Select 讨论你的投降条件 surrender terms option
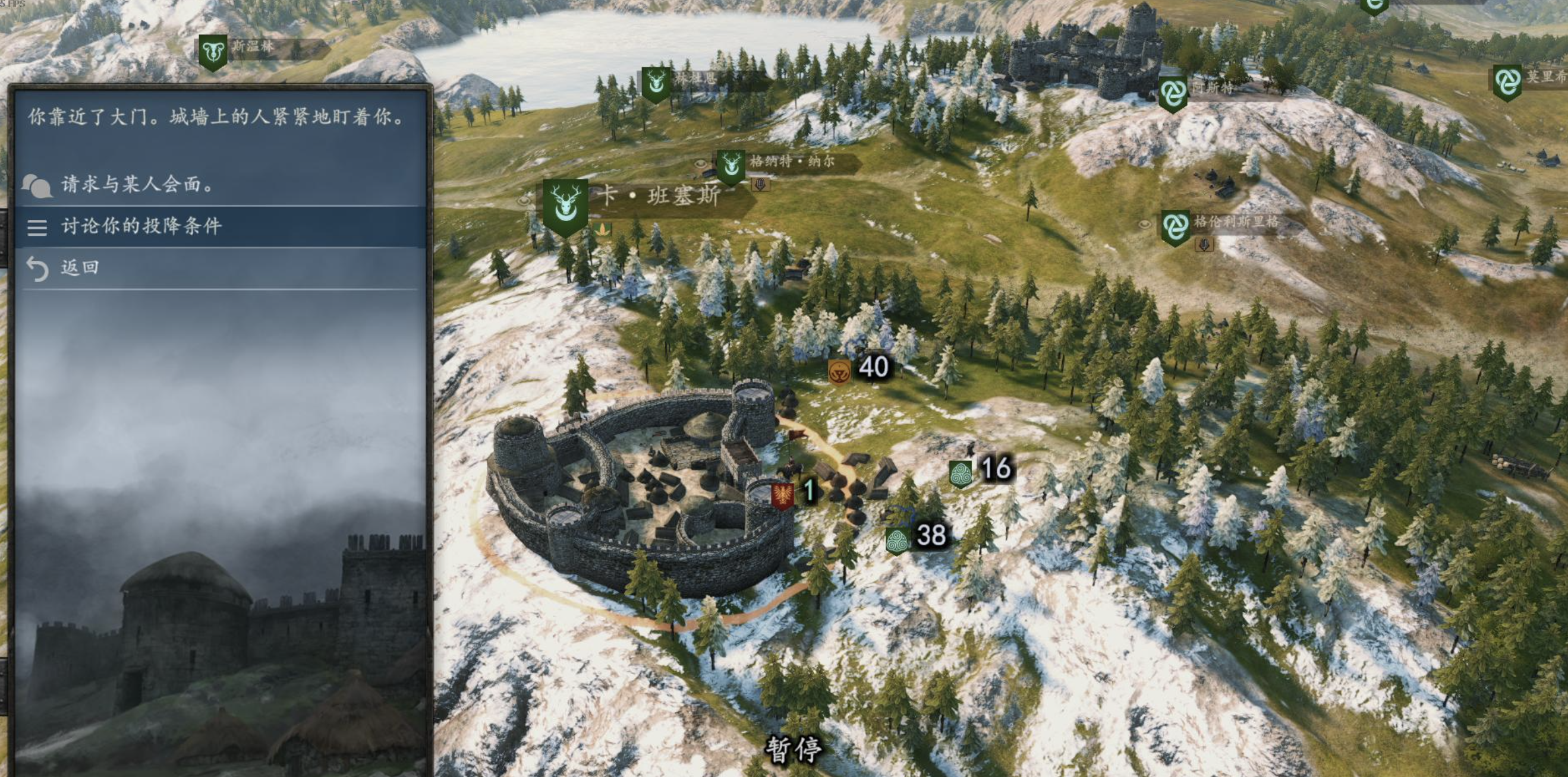This screenshot has width=1568, height=777. (x=141, y=226)
